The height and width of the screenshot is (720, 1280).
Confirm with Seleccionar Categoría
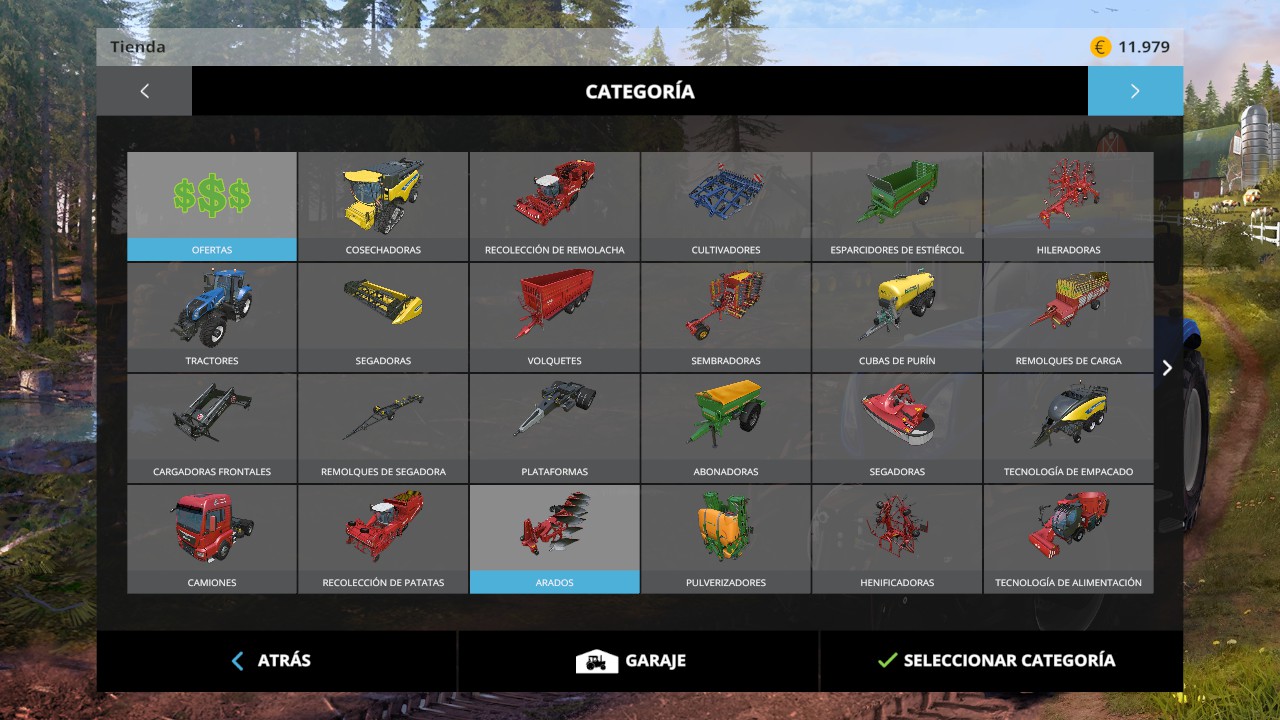point(996,660)
